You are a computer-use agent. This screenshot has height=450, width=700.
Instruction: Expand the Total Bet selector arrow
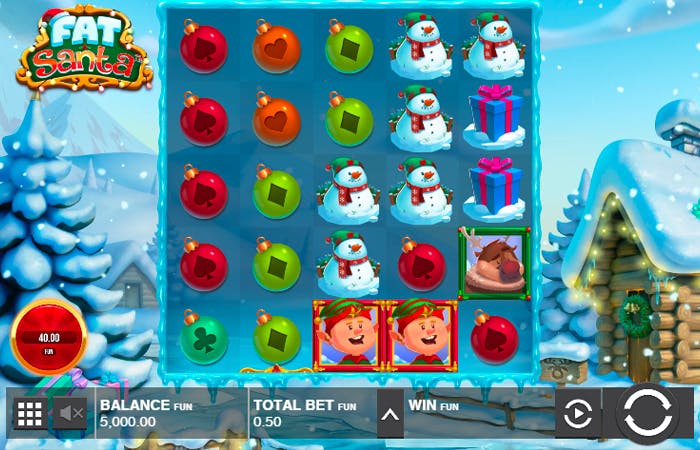tap(390, 414)
